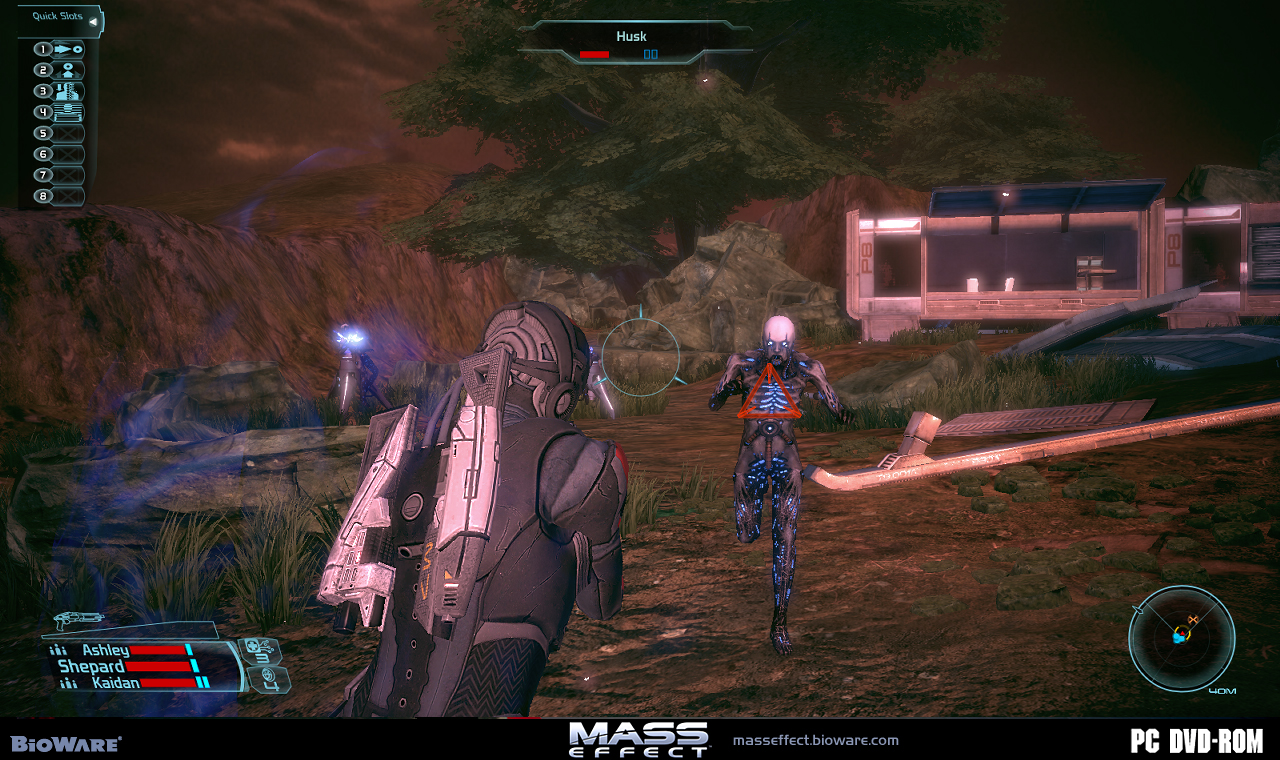
Task: Activate quick slot 1 arrow-and-target ability
Action: [68, 48]
